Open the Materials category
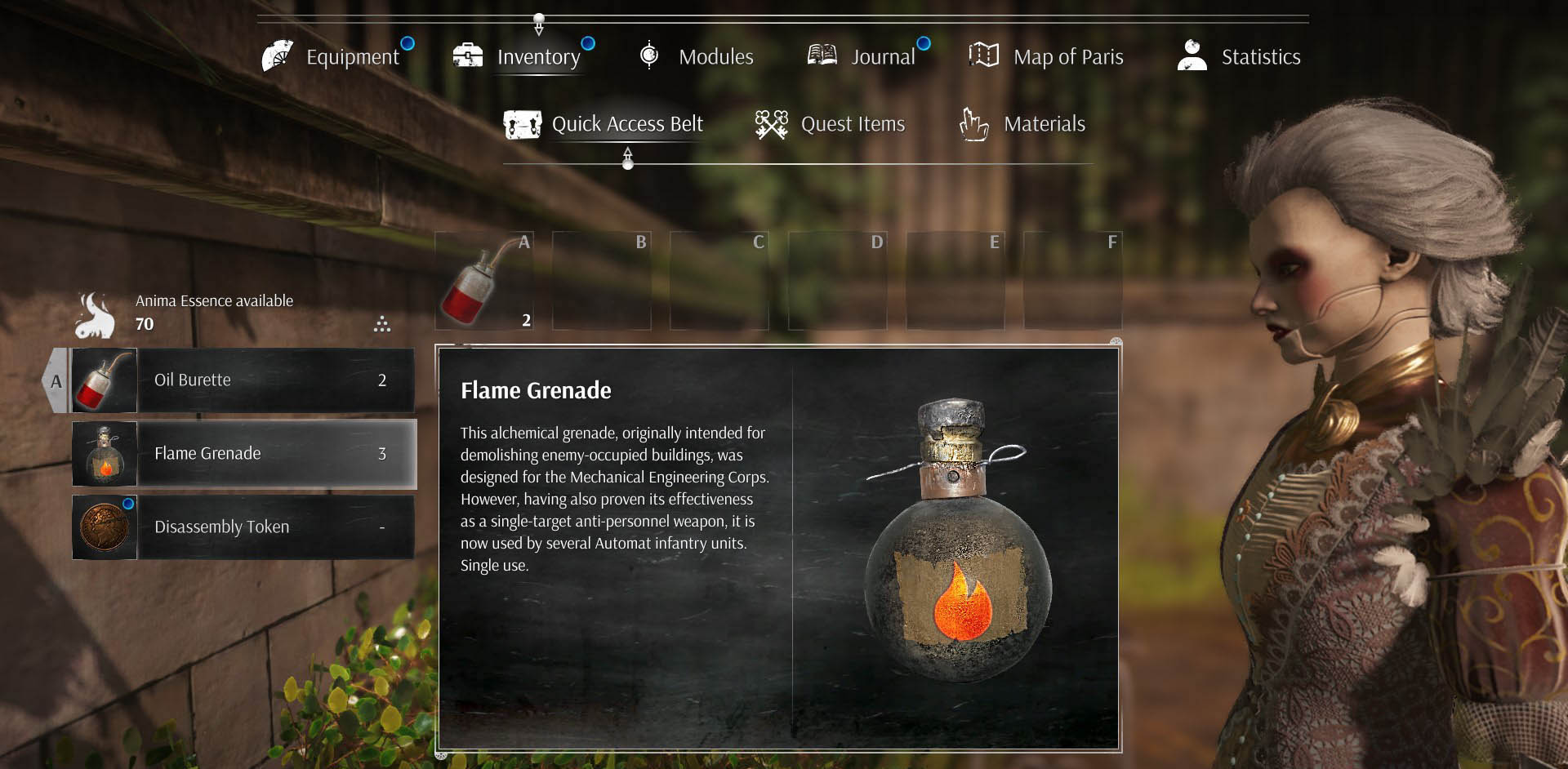This screenshot has width=1568, height=769. pyautogui.click(x=1022, y=124)
